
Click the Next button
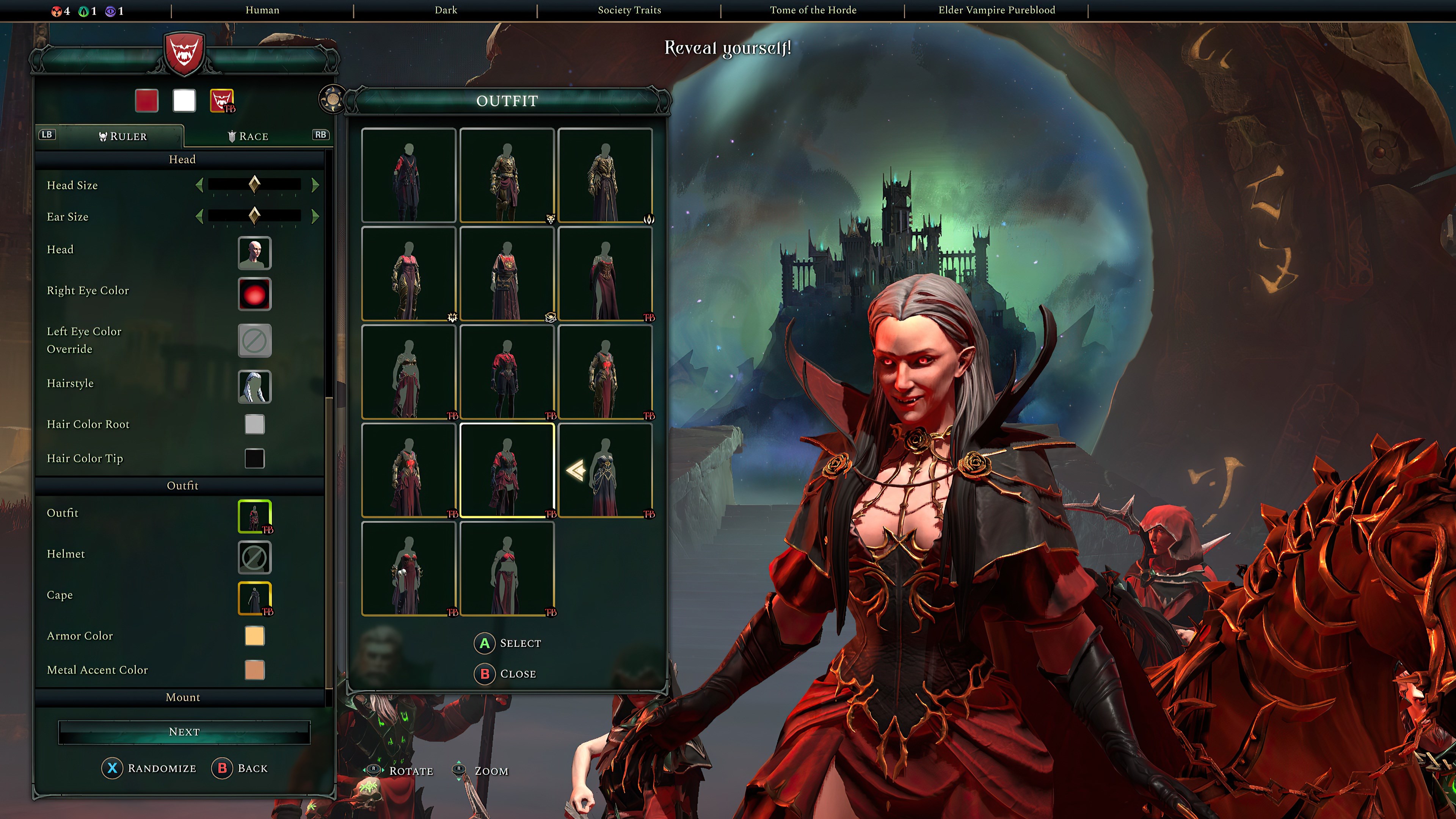pos(184,732)
